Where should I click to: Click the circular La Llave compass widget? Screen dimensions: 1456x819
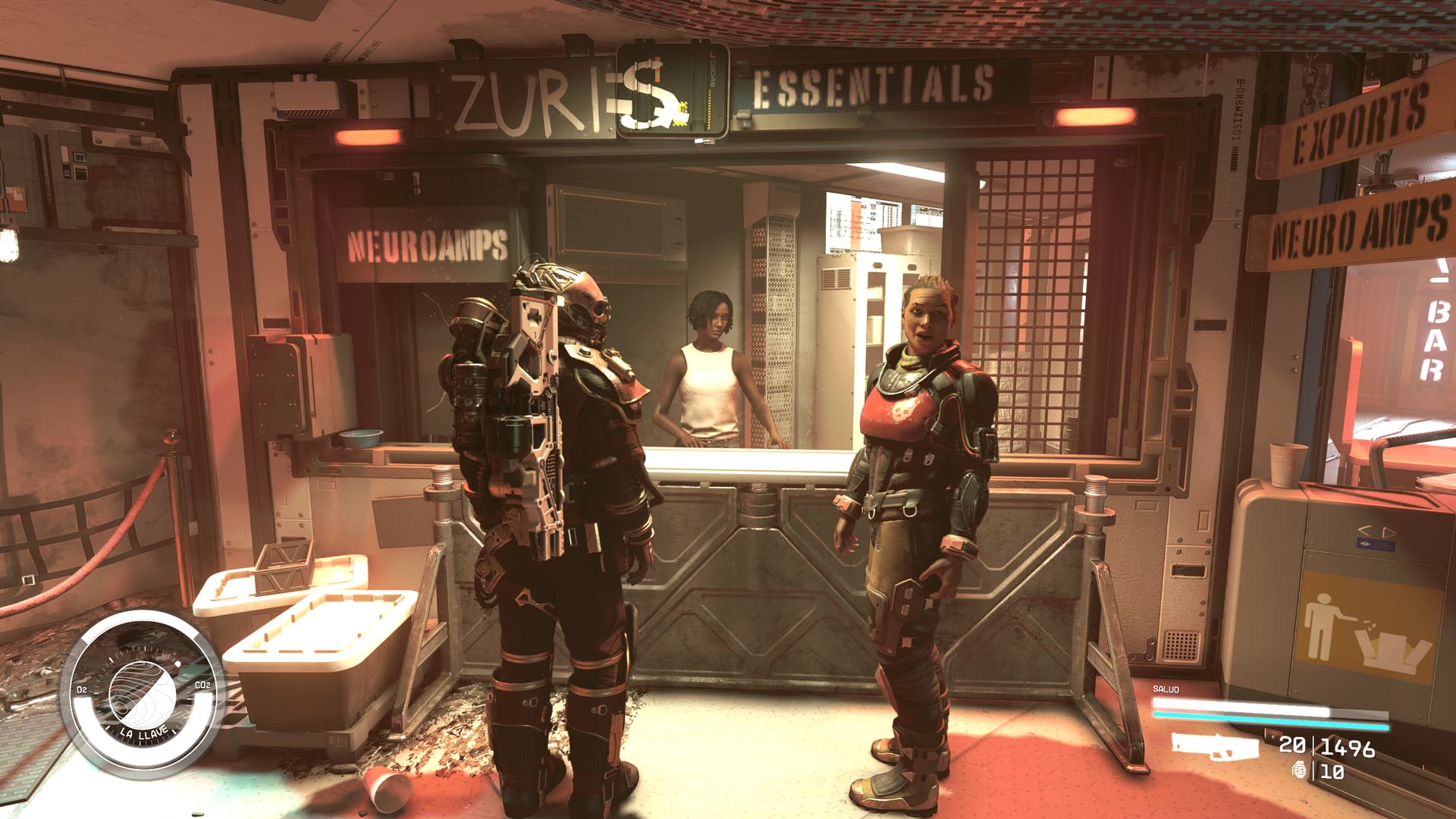(142, 692)
